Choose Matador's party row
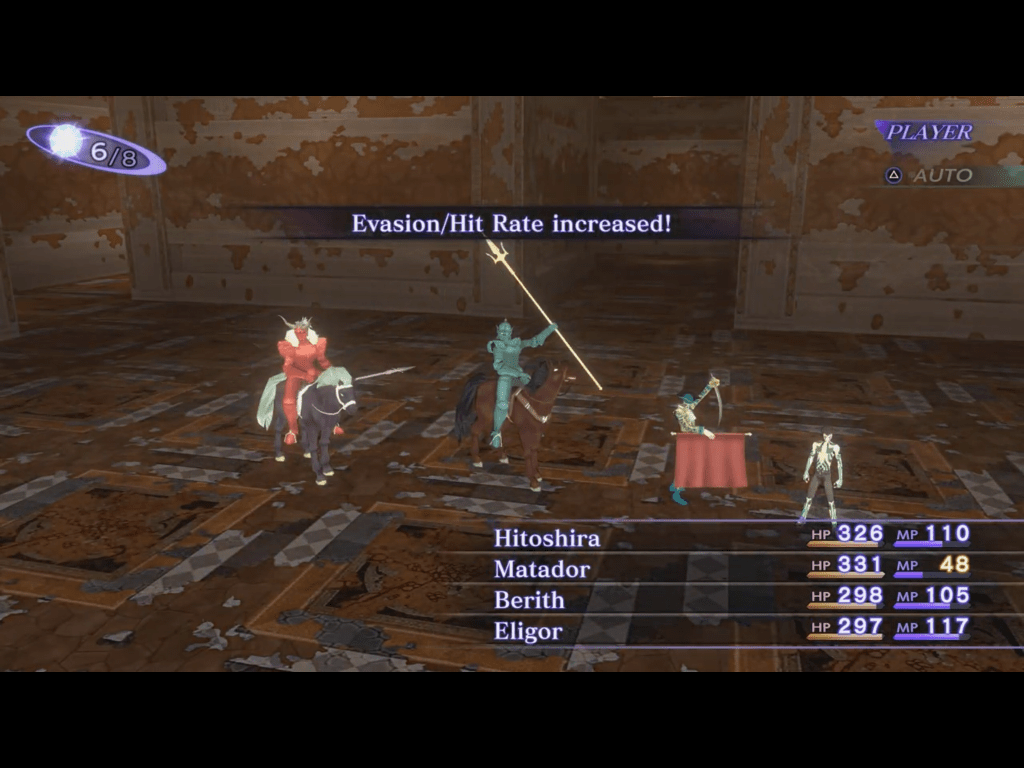 click(542, 569)
